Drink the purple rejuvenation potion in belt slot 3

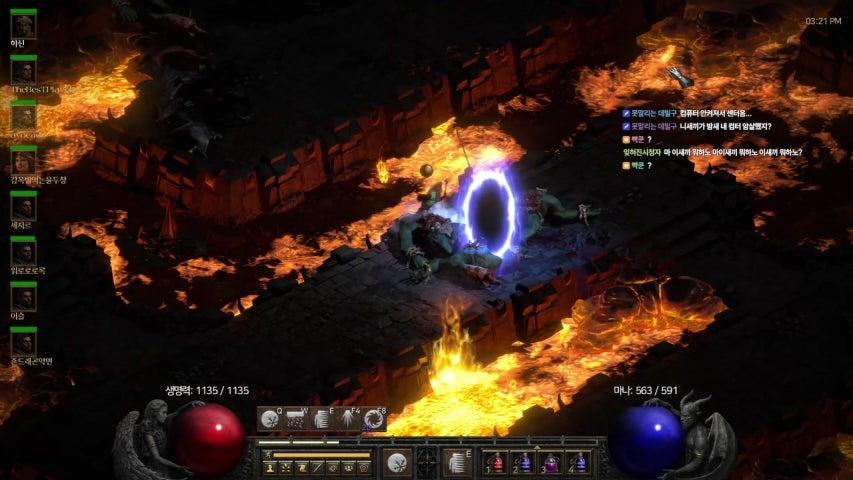552,463
